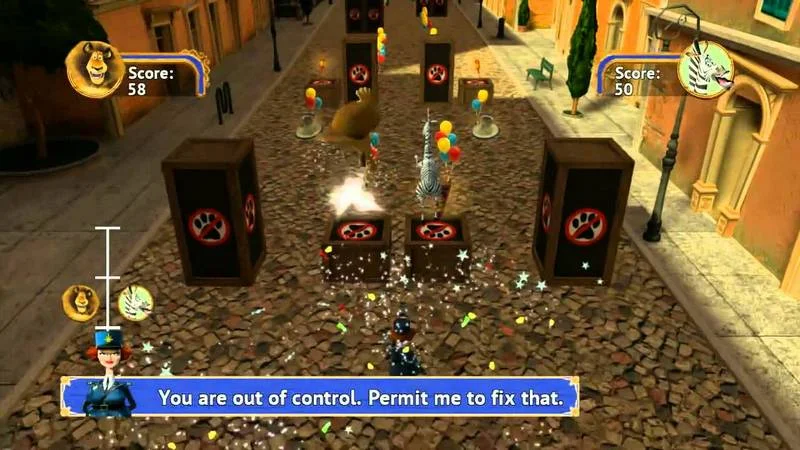Click Alex the lion's player portrait

point(95,69)
